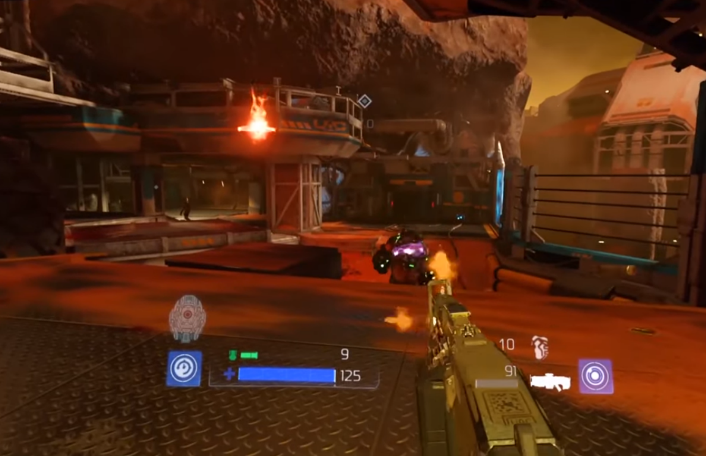Select the white rifle weapon icon

coord(550,380)
